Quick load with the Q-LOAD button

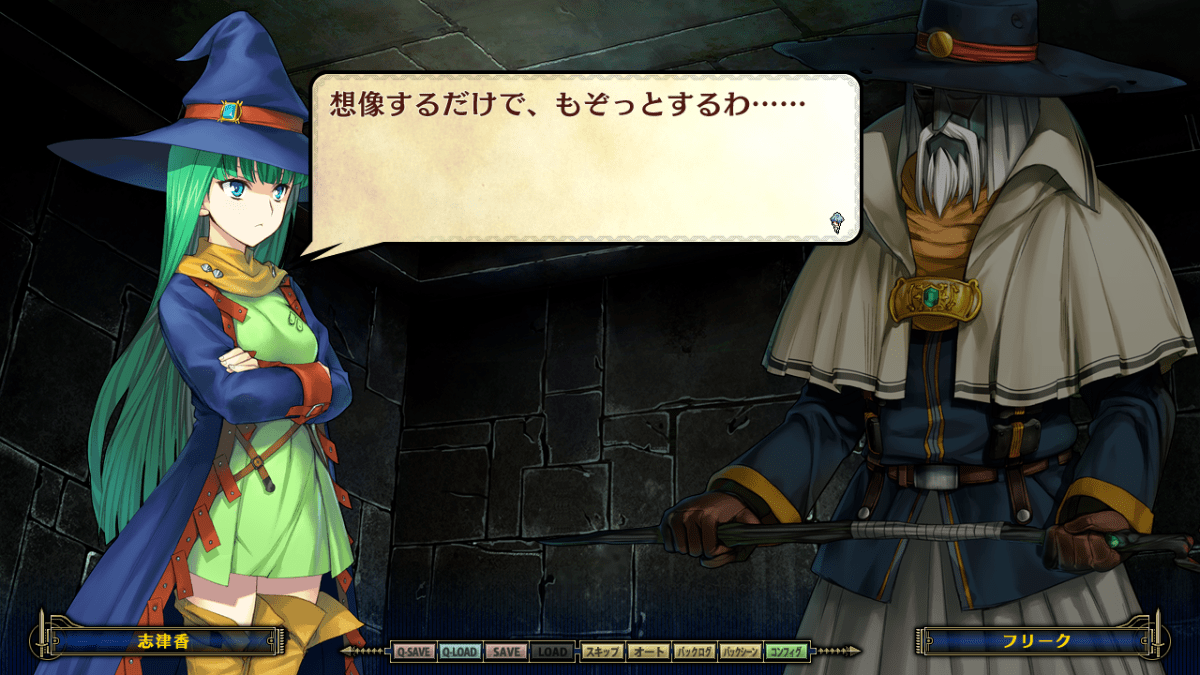(459, 652)
